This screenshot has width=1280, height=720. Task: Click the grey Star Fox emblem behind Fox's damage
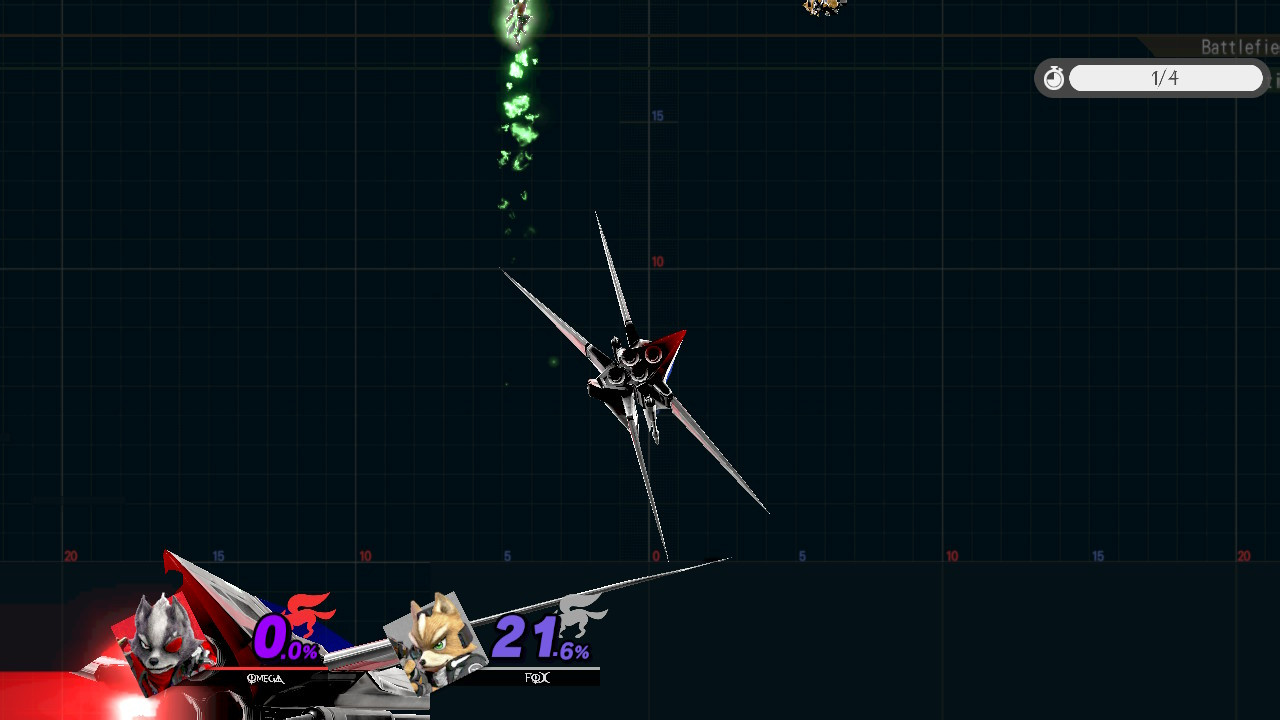click(x=575, y=615)
